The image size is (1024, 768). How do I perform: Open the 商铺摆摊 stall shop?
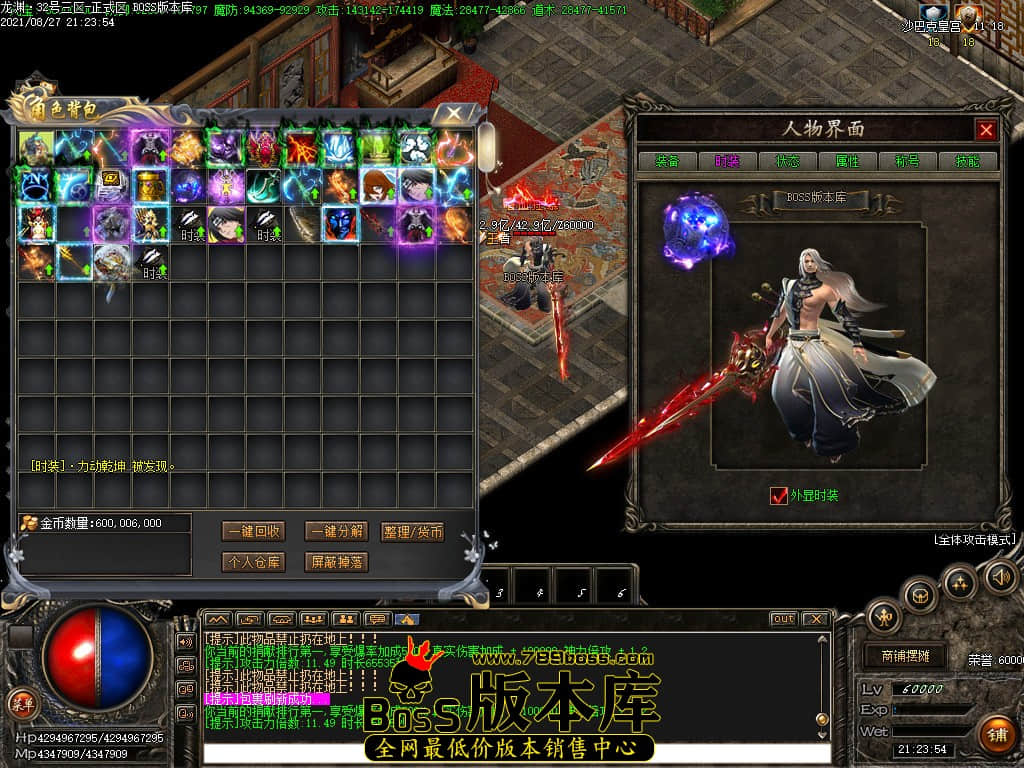pyautogui.click(x=905, y=656)
